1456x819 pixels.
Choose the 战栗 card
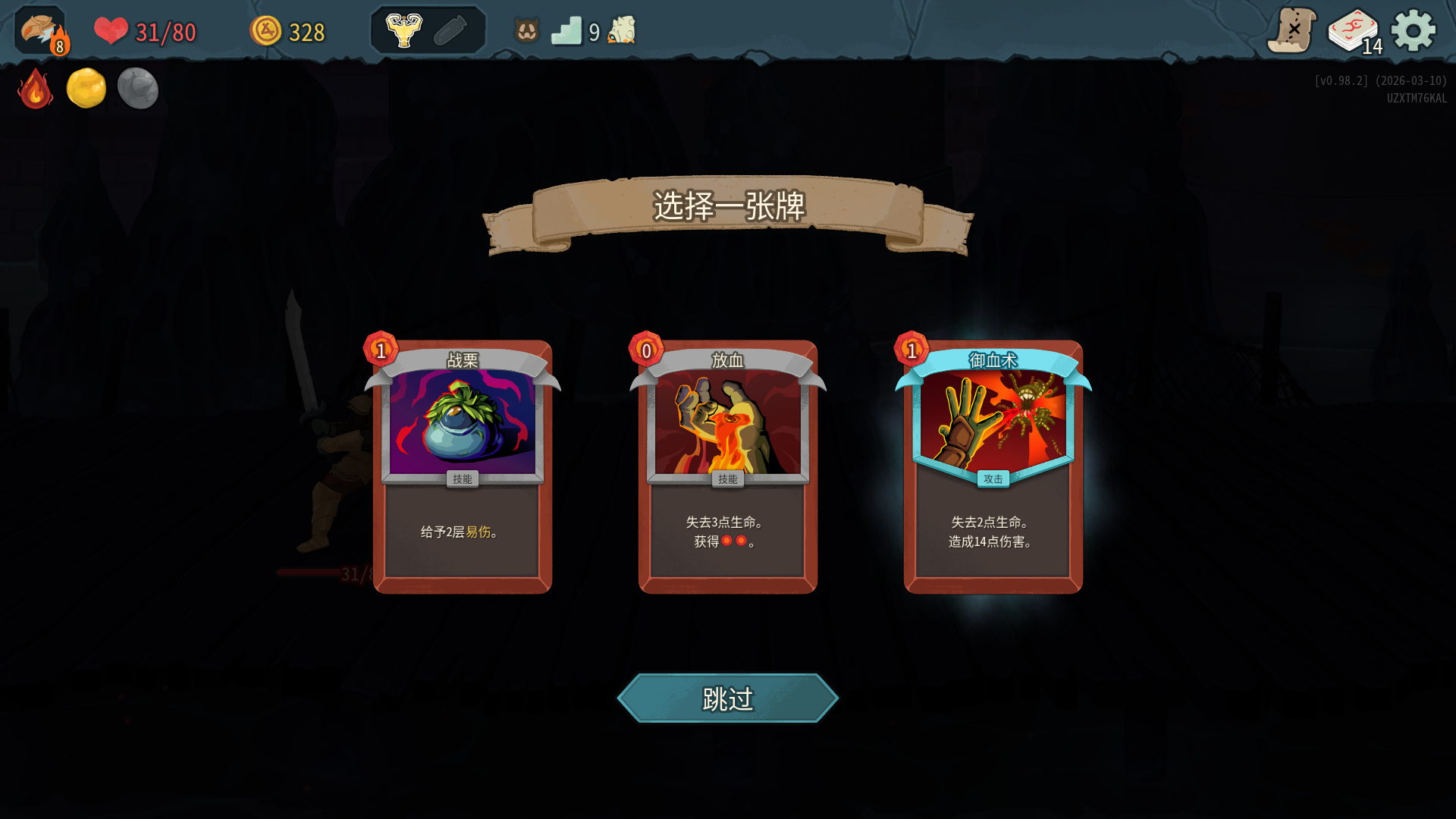click(x=463, y=466)
